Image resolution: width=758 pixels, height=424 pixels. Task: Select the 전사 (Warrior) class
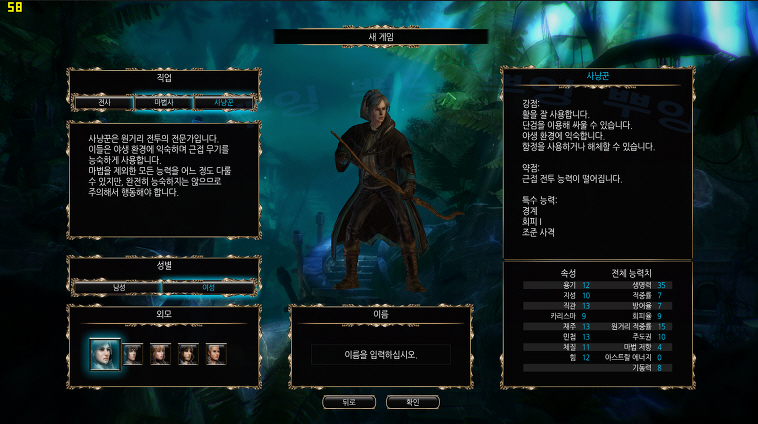104,102
